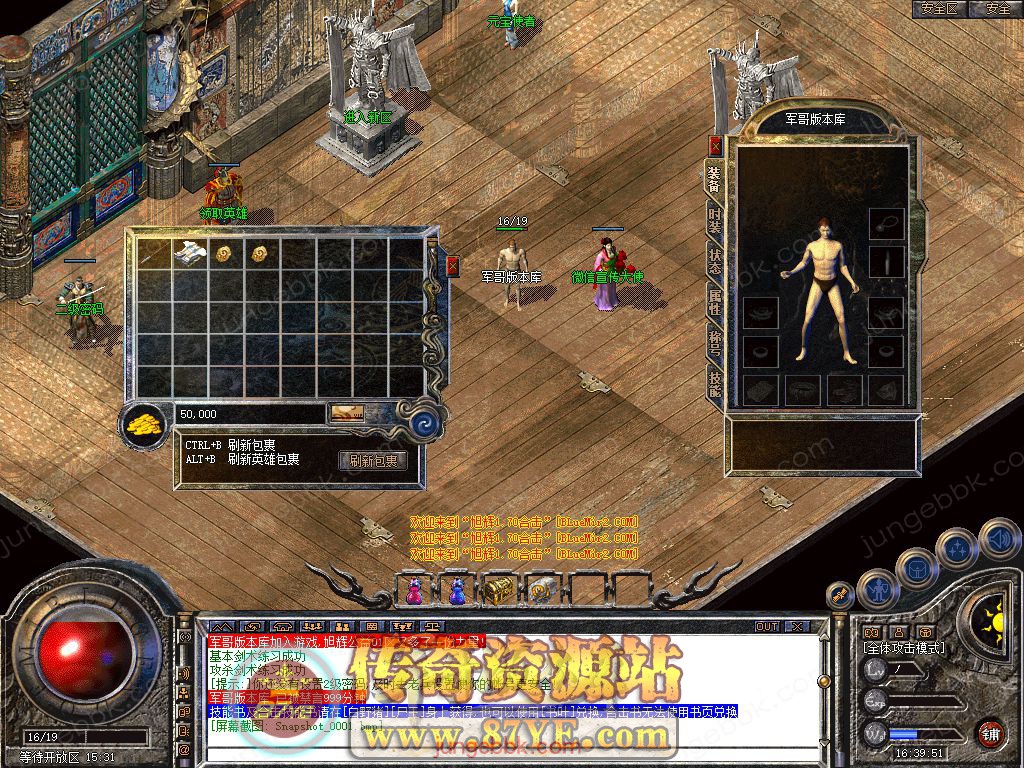Open the 状态 status tab
1024x768 pixels.
pos(715,262)
